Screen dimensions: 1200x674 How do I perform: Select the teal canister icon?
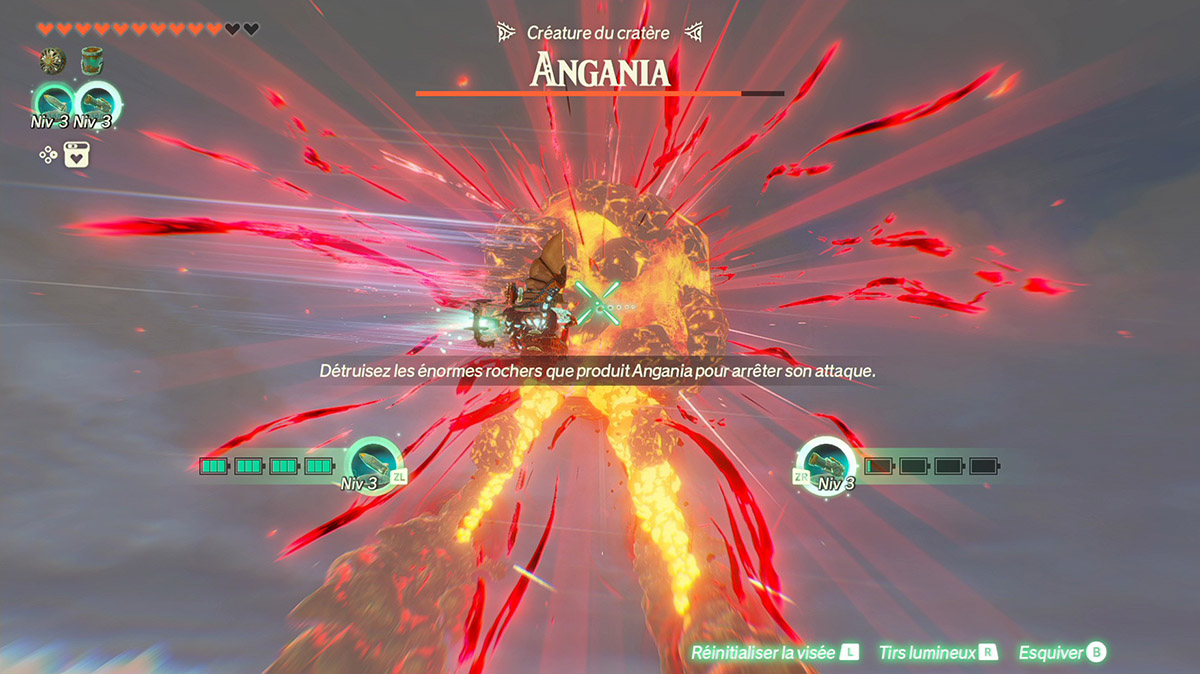pyautogui.click(x=93, y=62)
